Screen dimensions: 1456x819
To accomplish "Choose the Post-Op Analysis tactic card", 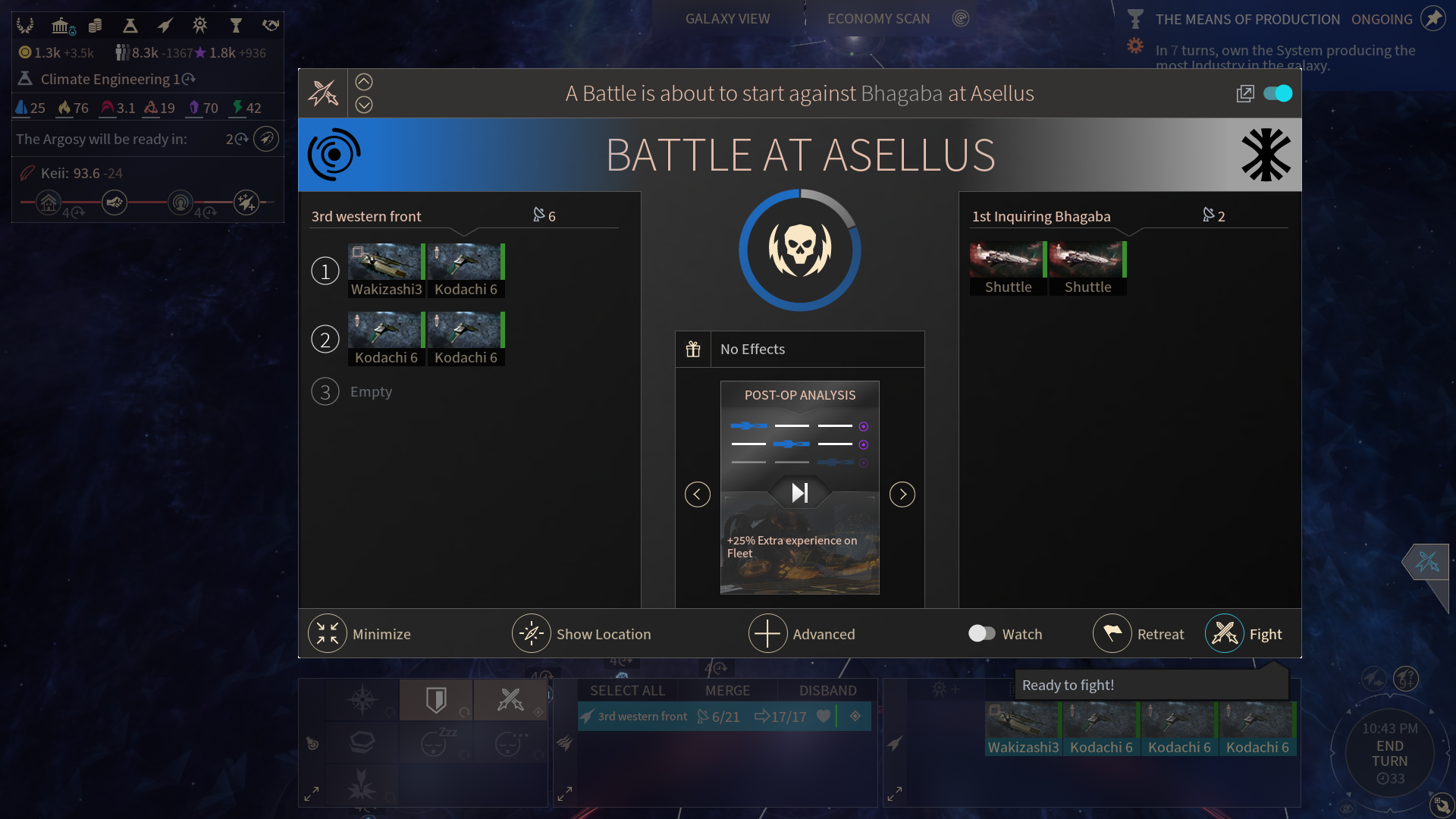I will 800,487.
